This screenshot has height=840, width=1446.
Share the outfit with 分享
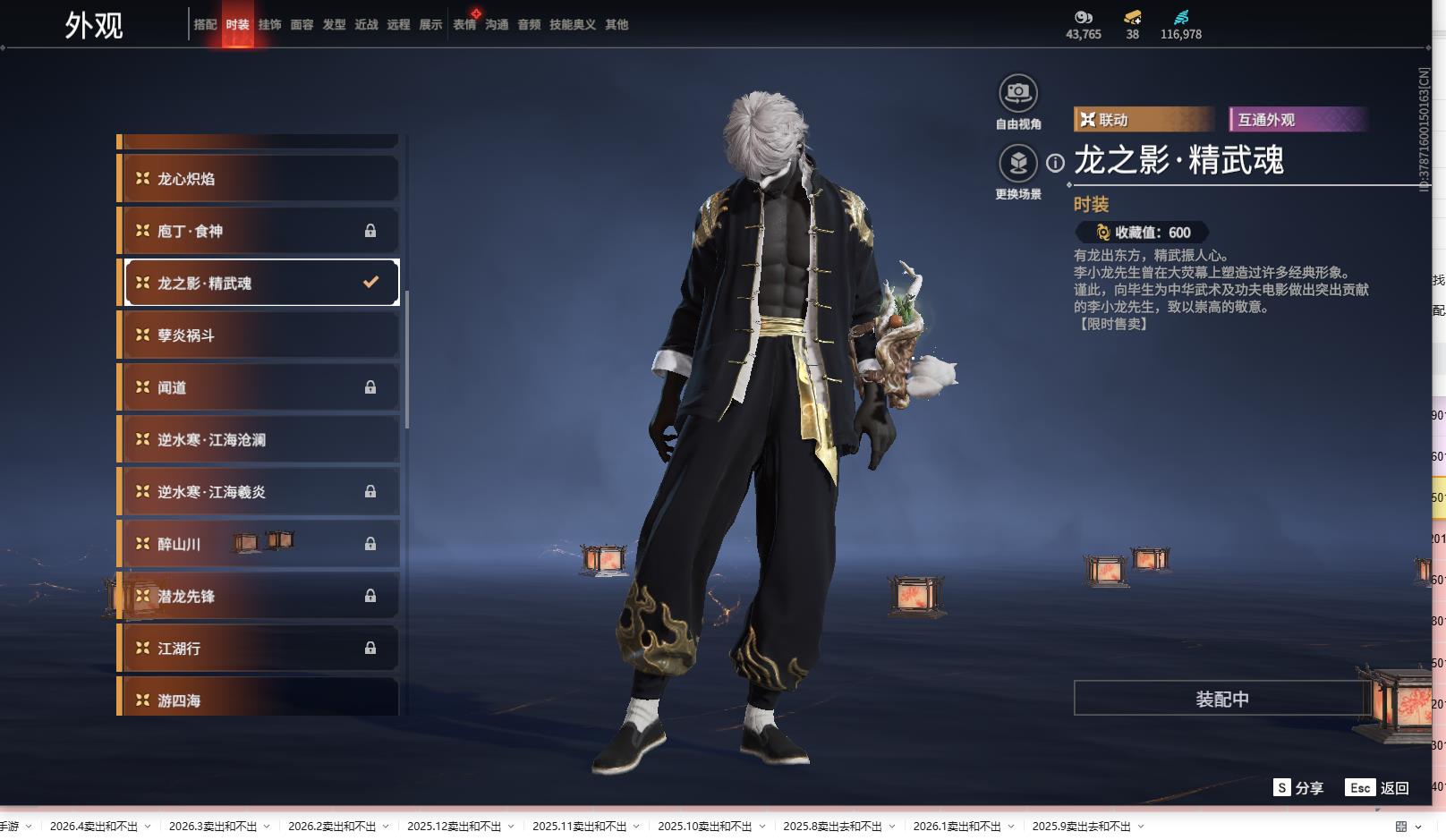pyautogui.click(x=1298, y=788)
